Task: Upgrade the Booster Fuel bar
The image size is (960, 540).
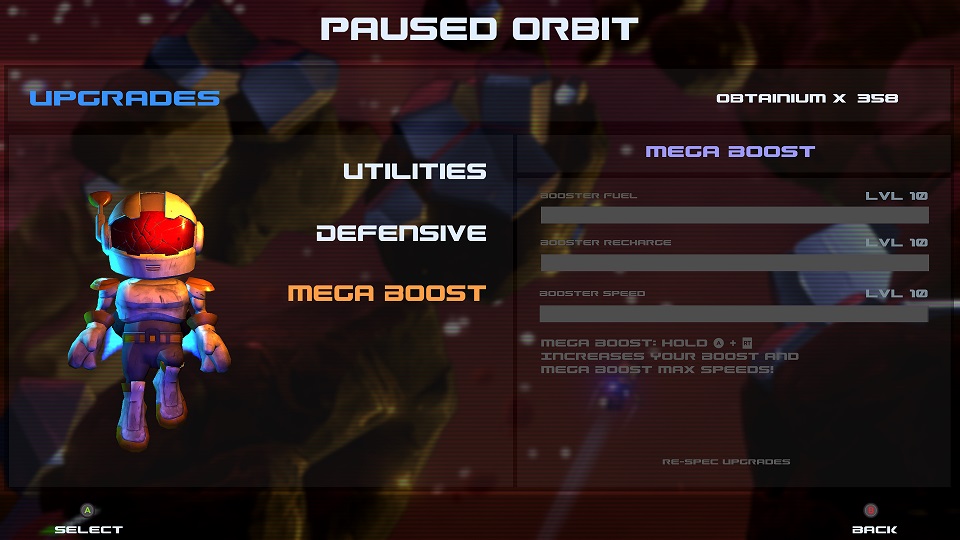Action: click(x=734, y=215)
